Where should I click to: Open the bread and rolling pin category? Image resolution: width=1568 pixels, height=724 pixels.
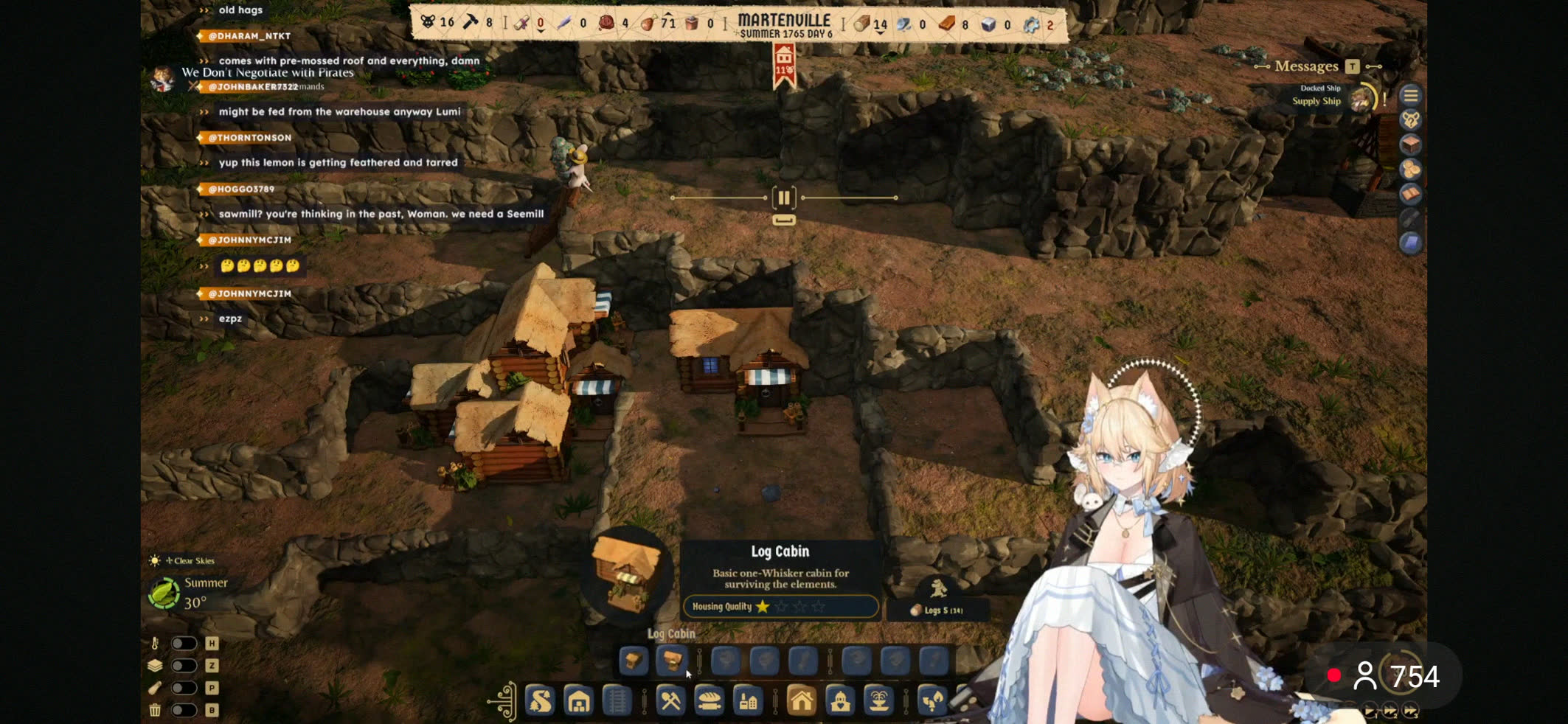pos(709,700)
